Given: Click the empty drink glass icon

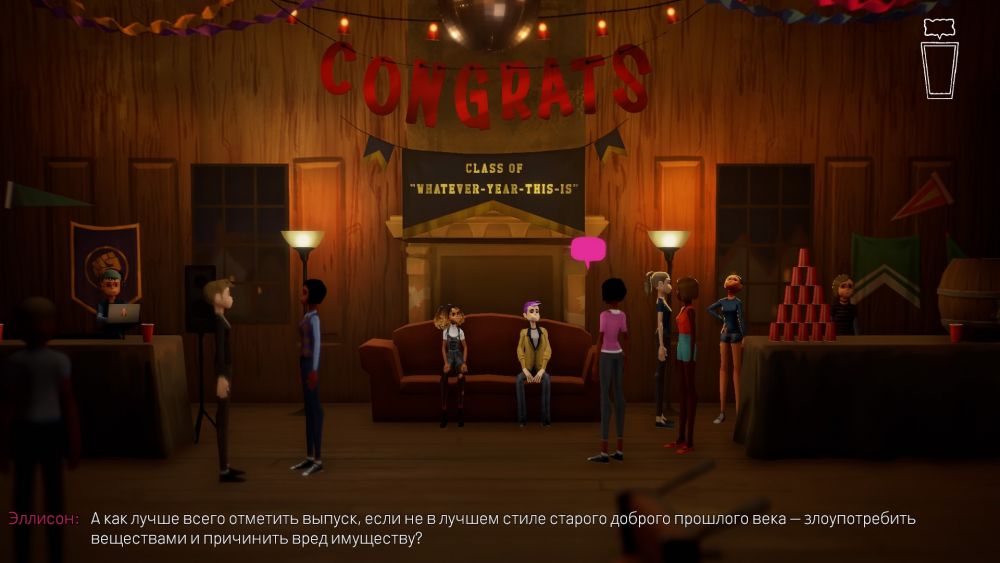Looking at the screenshot, I should [x=939, y=70].
